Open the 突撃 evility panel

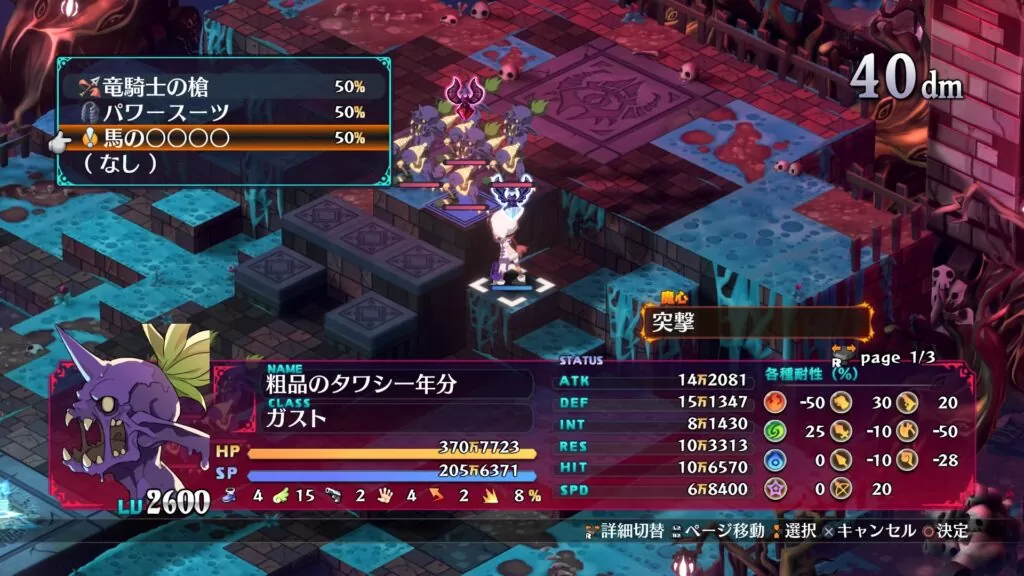point(756,323)
